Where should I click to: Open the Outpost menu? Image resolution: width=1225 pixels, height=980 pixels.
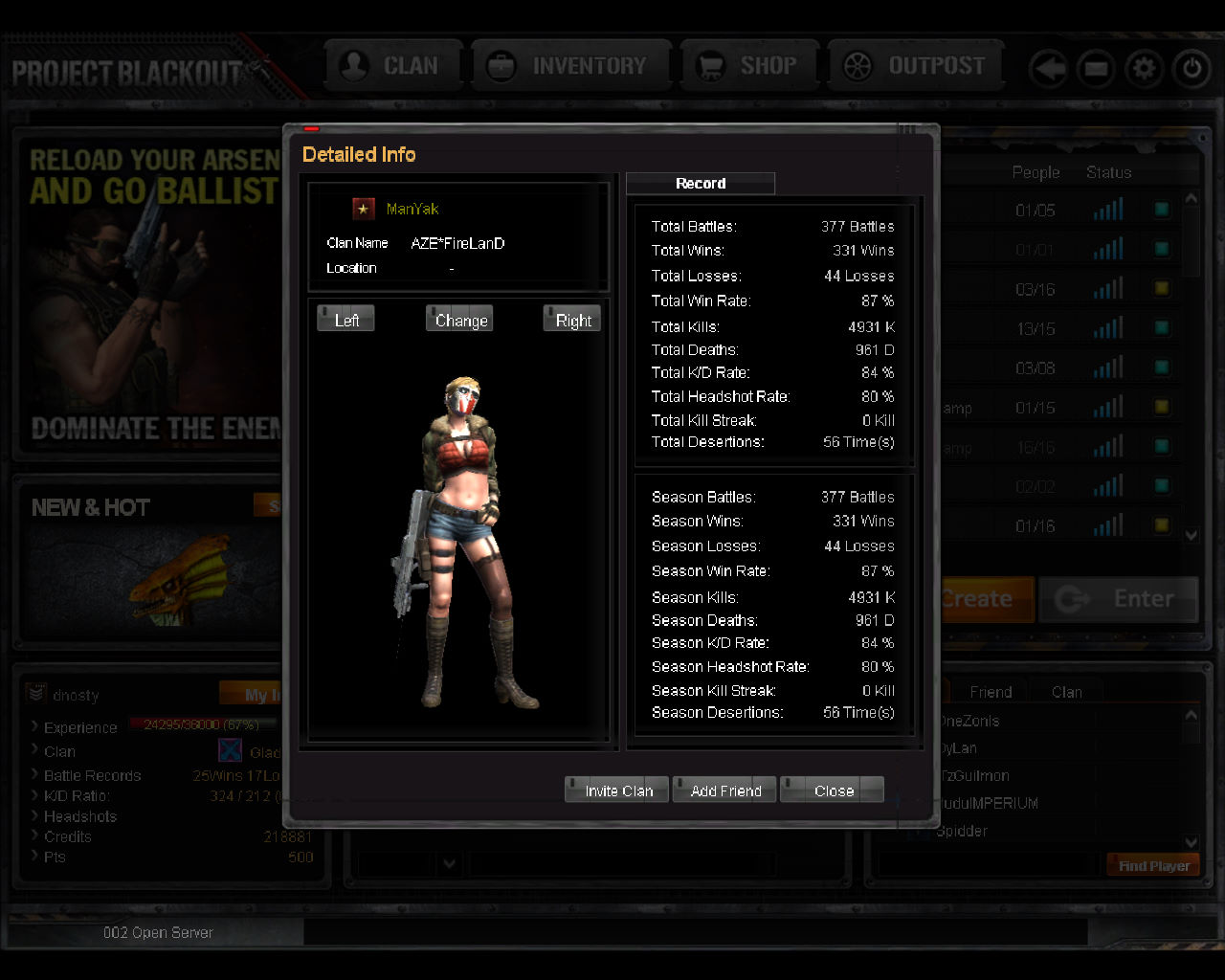[916, 66]
